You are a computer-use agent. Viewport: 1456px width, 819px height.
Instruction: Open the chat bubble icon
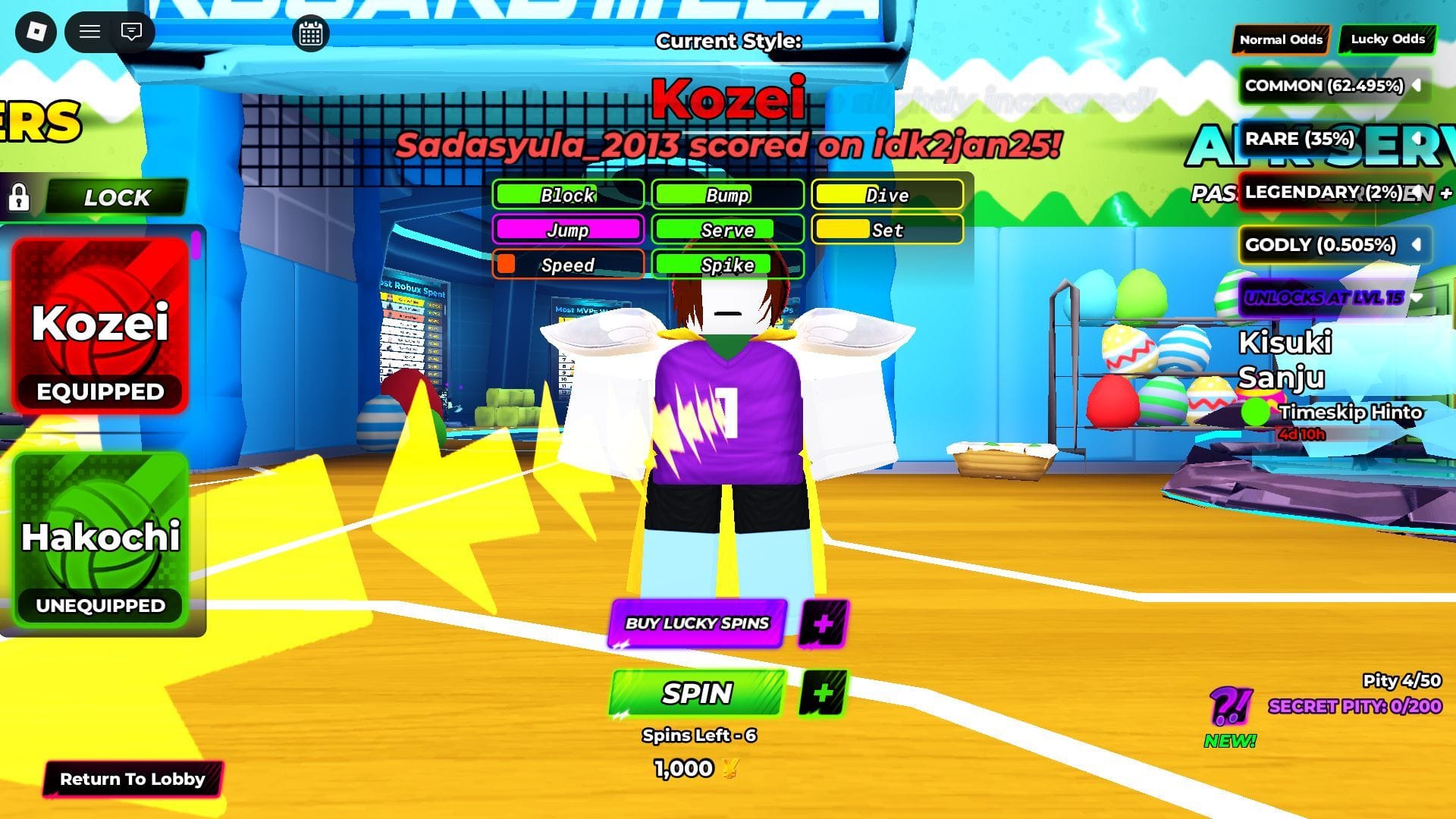pos(130,32)
